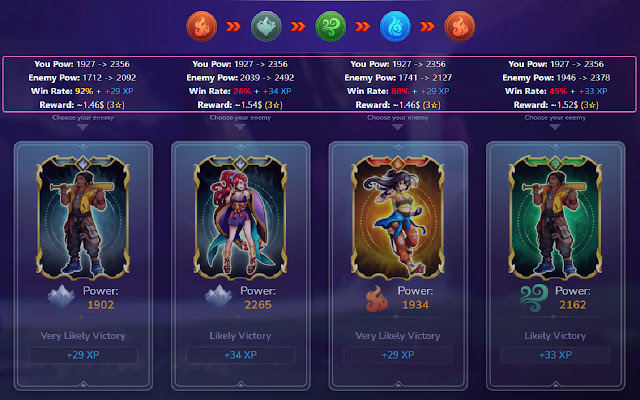Click the +33 XP button
The width and height of the screenshot is (640, 400).
(554, 355)
